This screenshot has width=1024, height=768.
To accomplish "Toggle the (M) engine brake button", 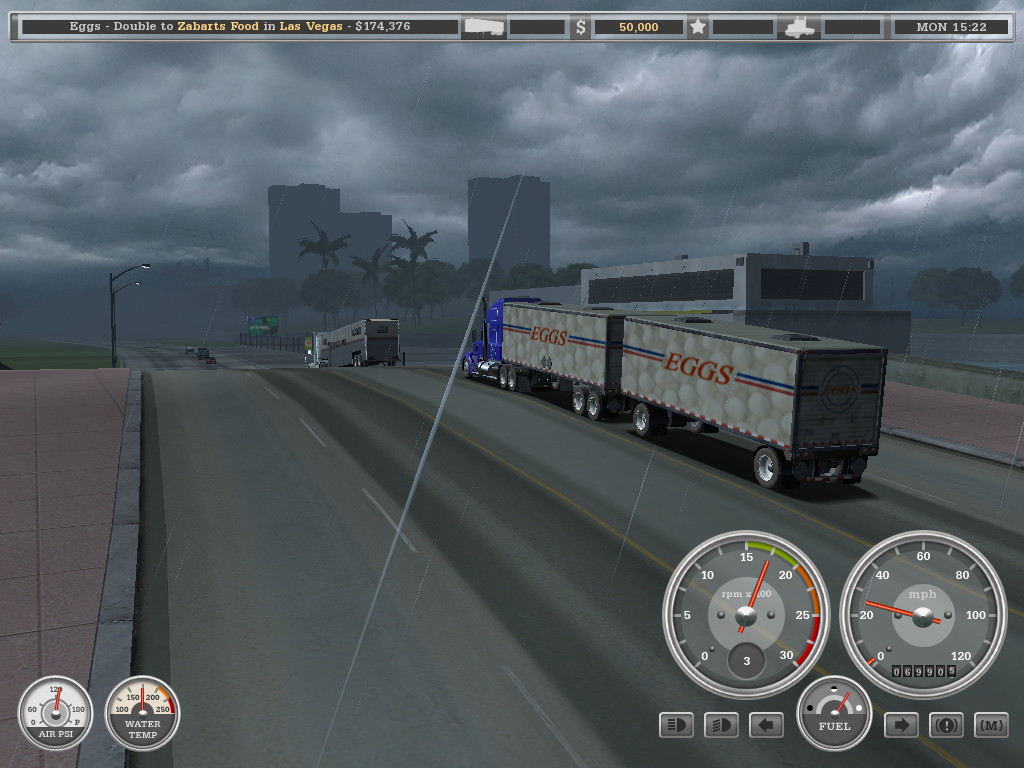I will [x=991, y=725].
